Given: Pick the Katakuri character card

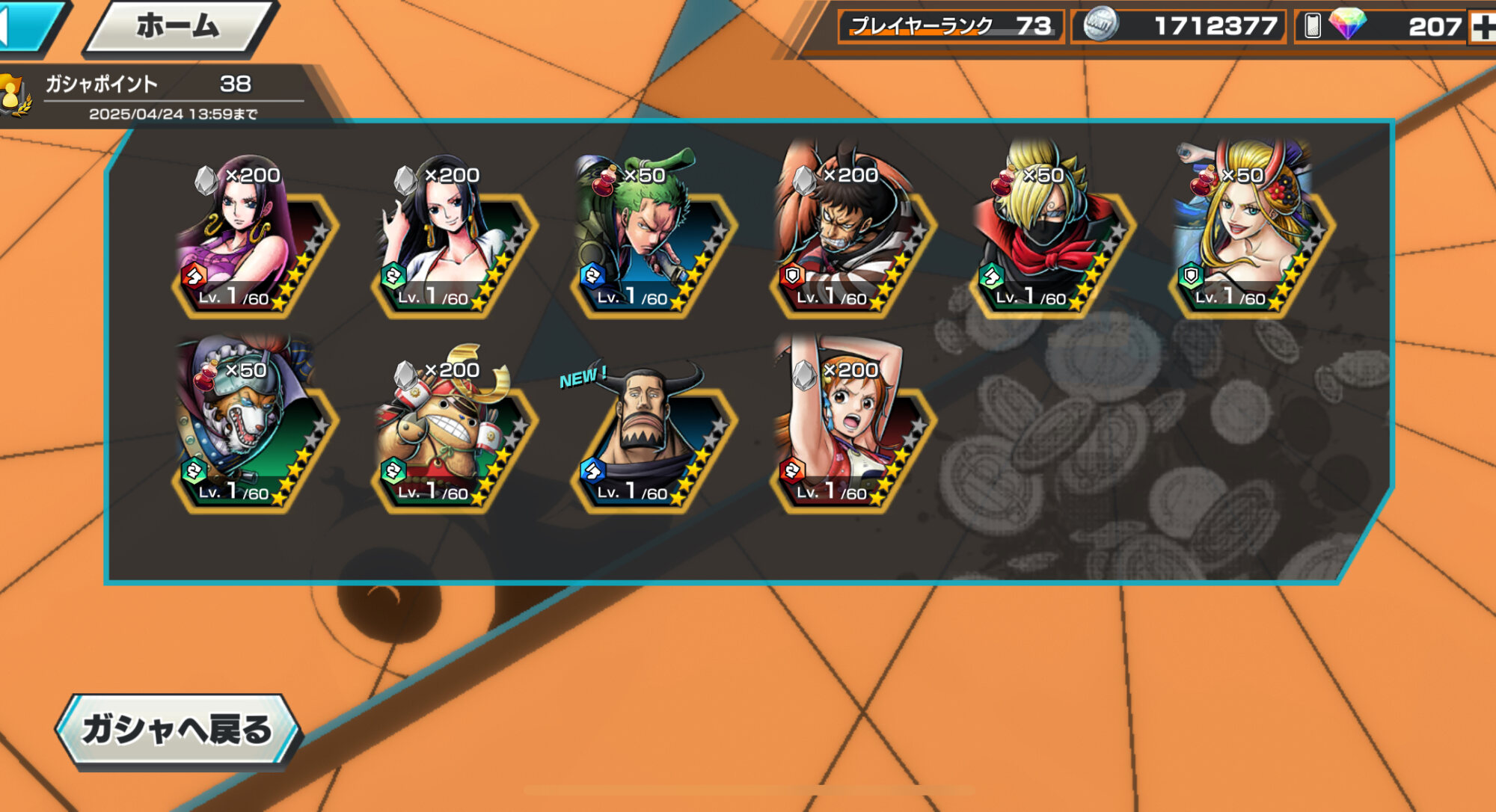Looking at the screenshot, I should 851,239.
